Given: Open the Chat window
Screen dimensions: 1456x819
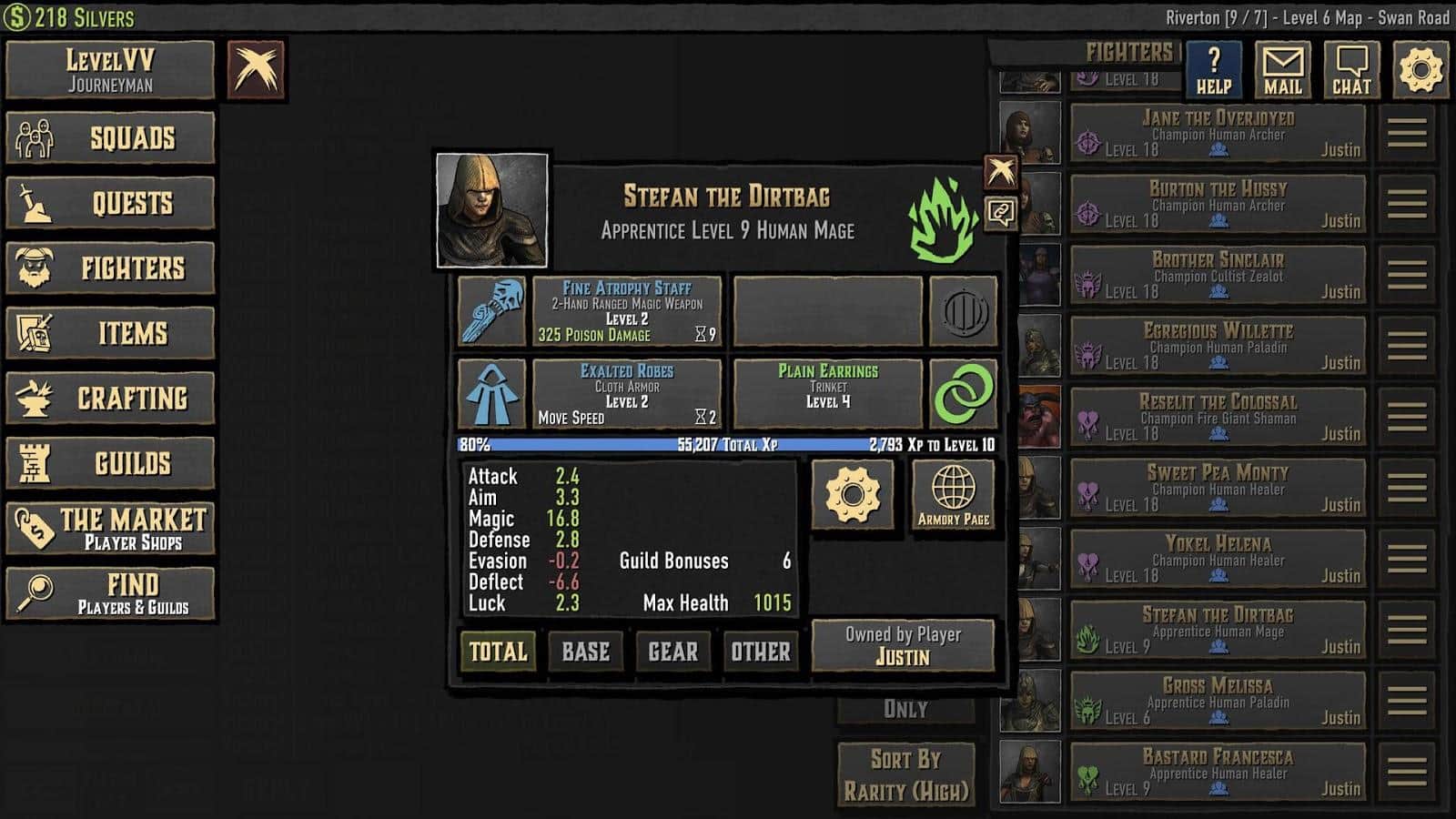Looking at the screenshot, I should coord(1351,70).
